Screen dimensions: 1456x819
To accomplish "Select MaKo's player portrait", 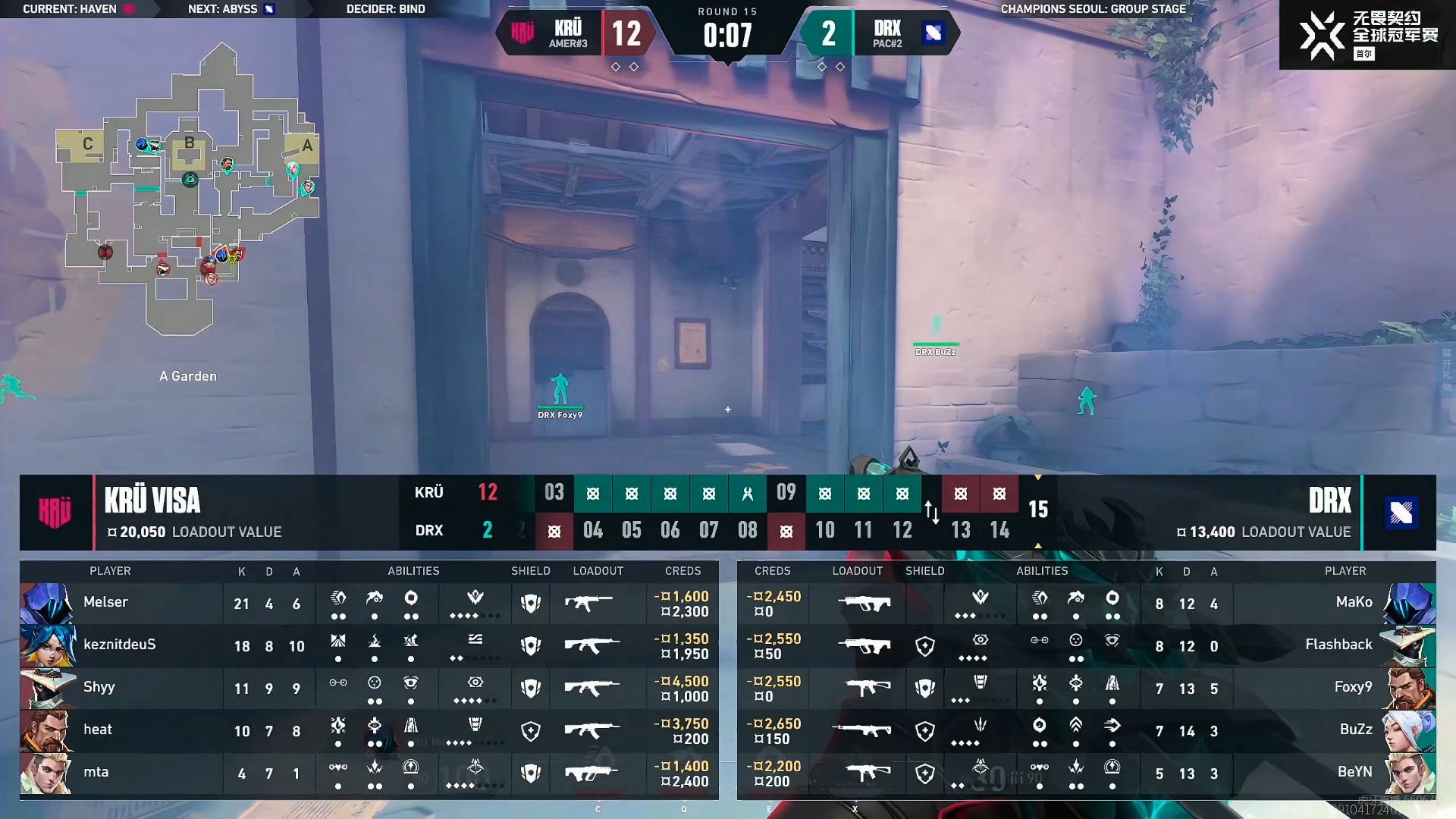I will pos(1409,604).
